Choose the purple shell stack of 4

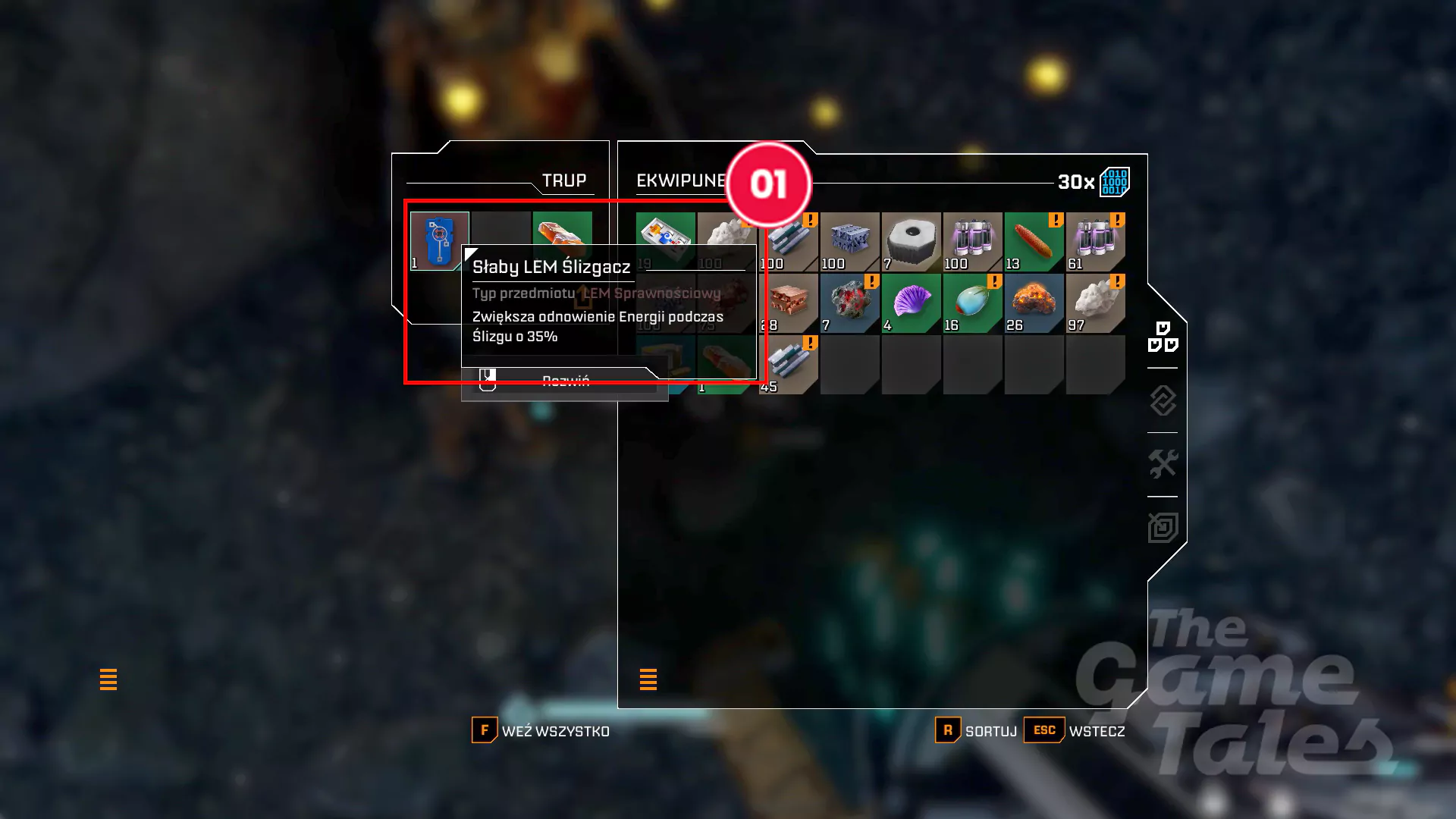[x=911, y=303]
